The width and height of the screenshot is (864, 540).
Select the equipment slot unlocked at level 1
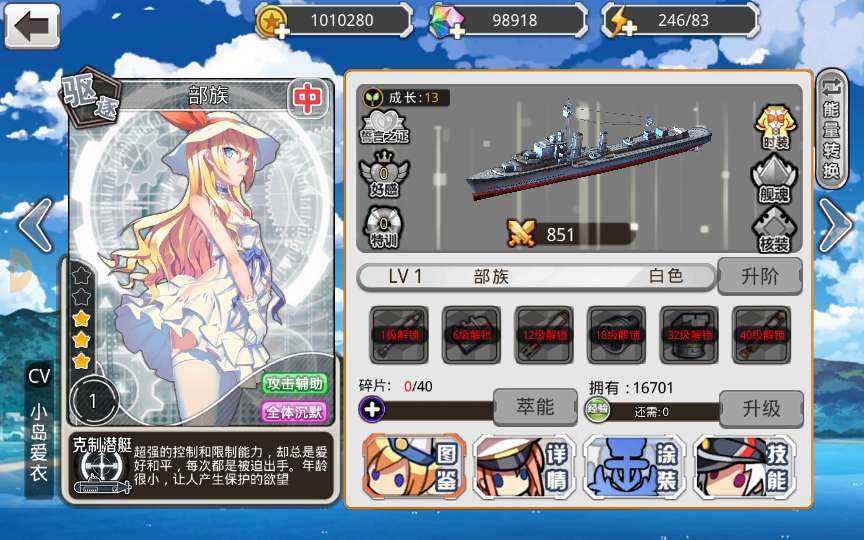399,334
